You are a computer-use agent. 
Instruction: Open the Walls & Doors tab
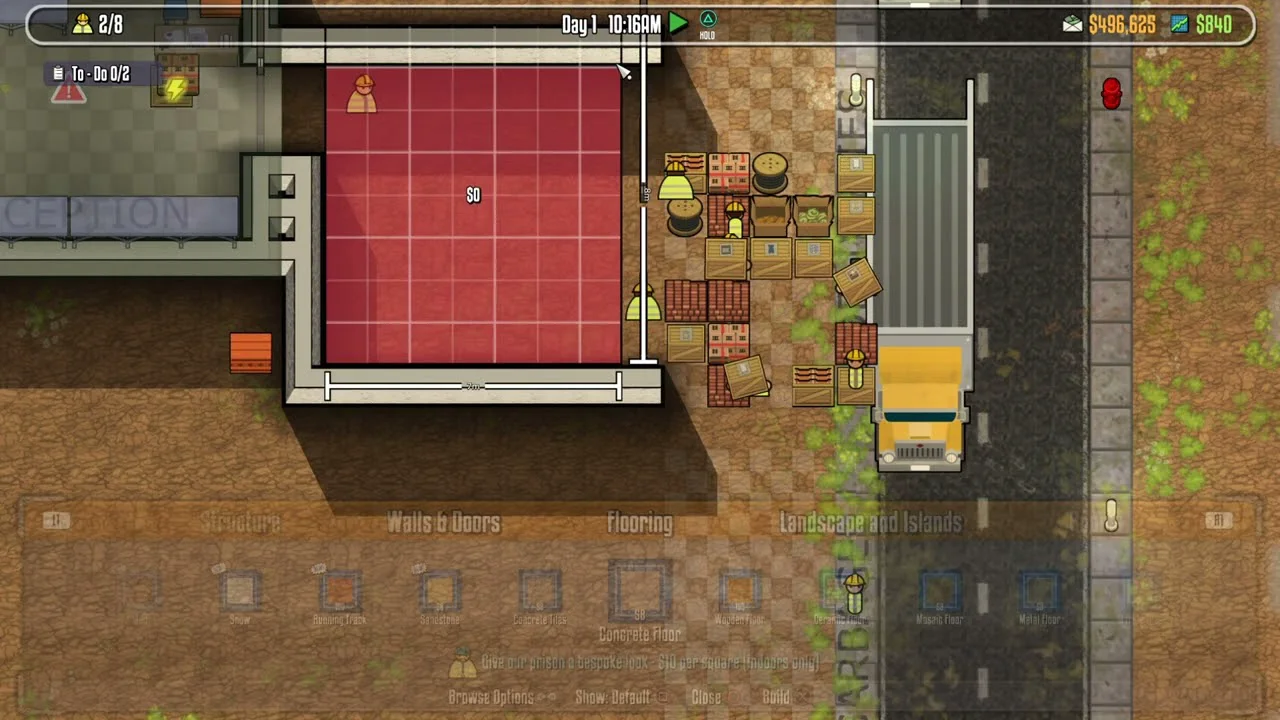(443, 522)
